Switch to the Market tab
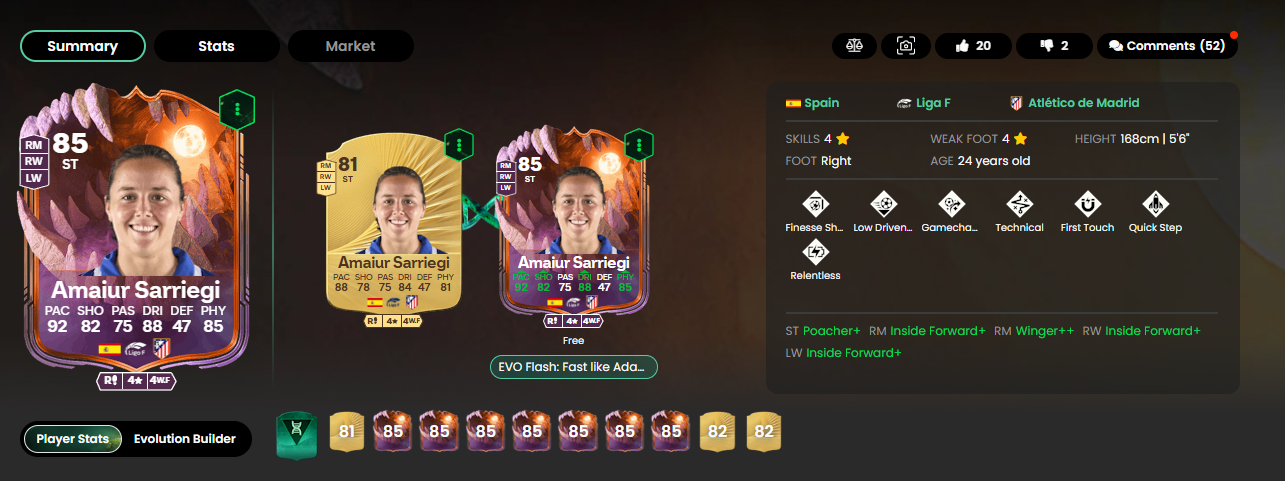Viewport: 1285px width, 481px height. (350, 46)
